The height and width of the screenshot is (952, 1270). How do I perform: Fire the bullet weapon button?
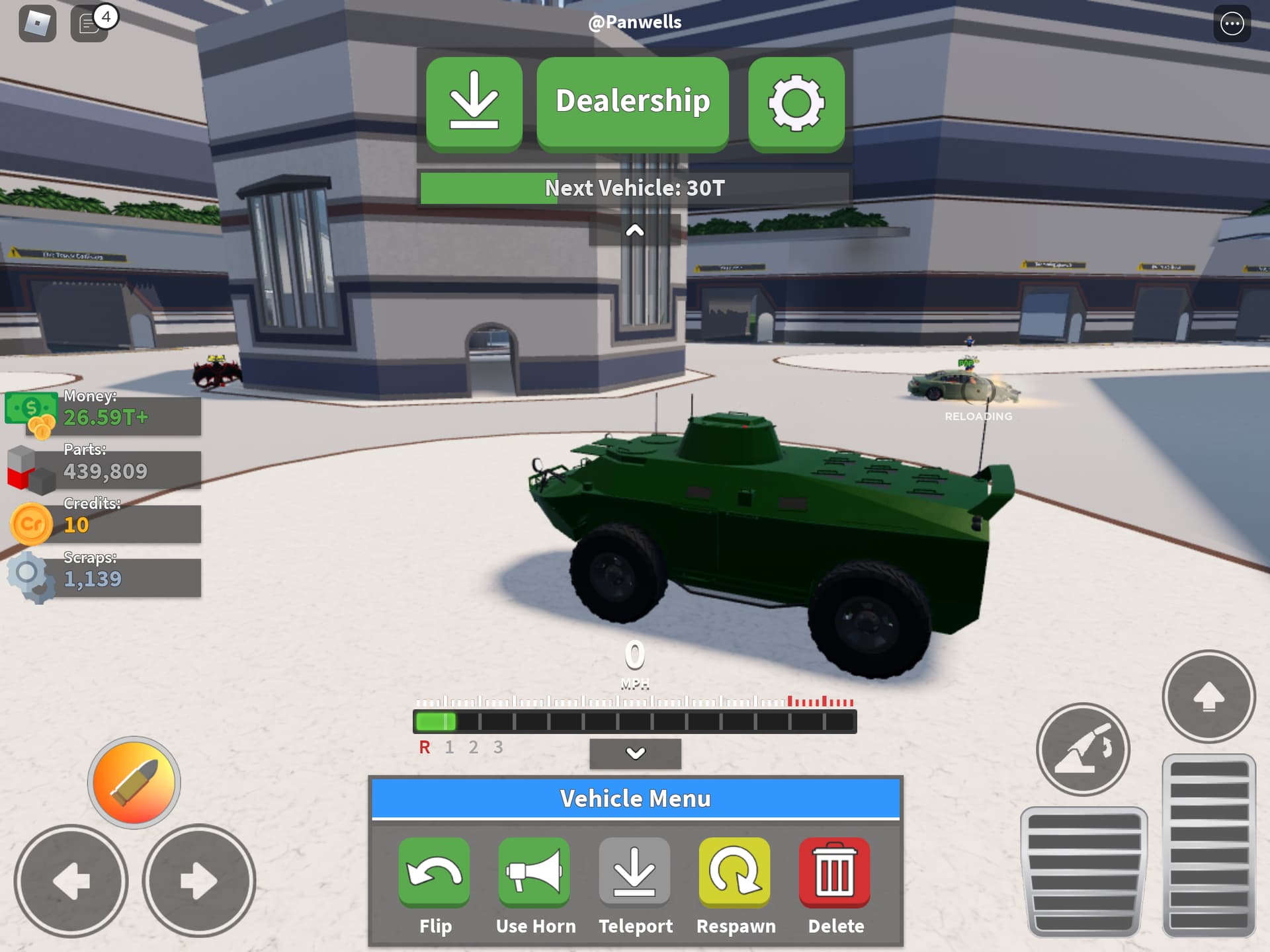[x=134, y=783]
